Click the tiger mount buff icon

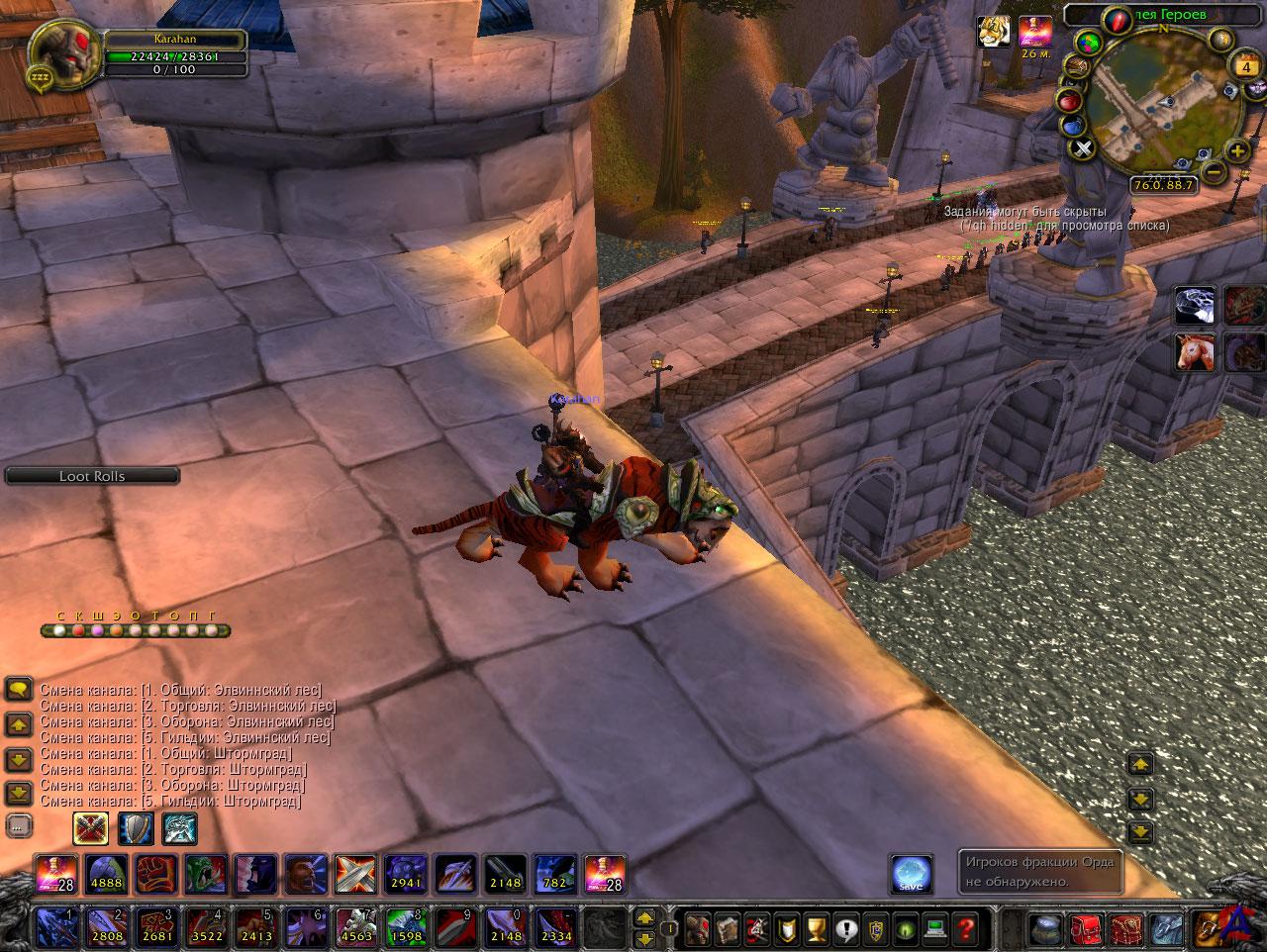pos(994,32)
